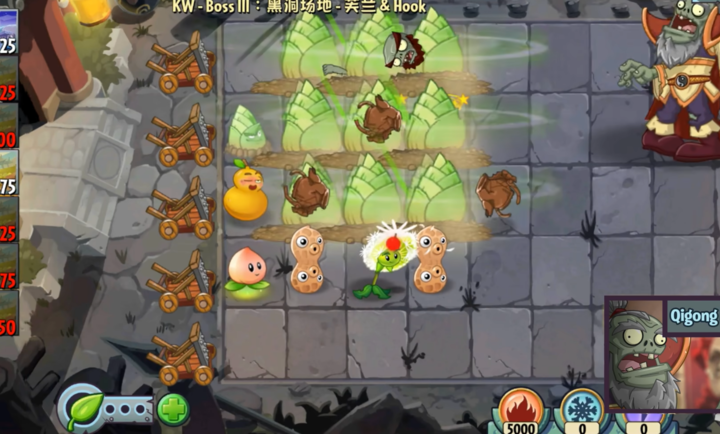Tap the green plus button to buy Plant Food

[172, 409]
